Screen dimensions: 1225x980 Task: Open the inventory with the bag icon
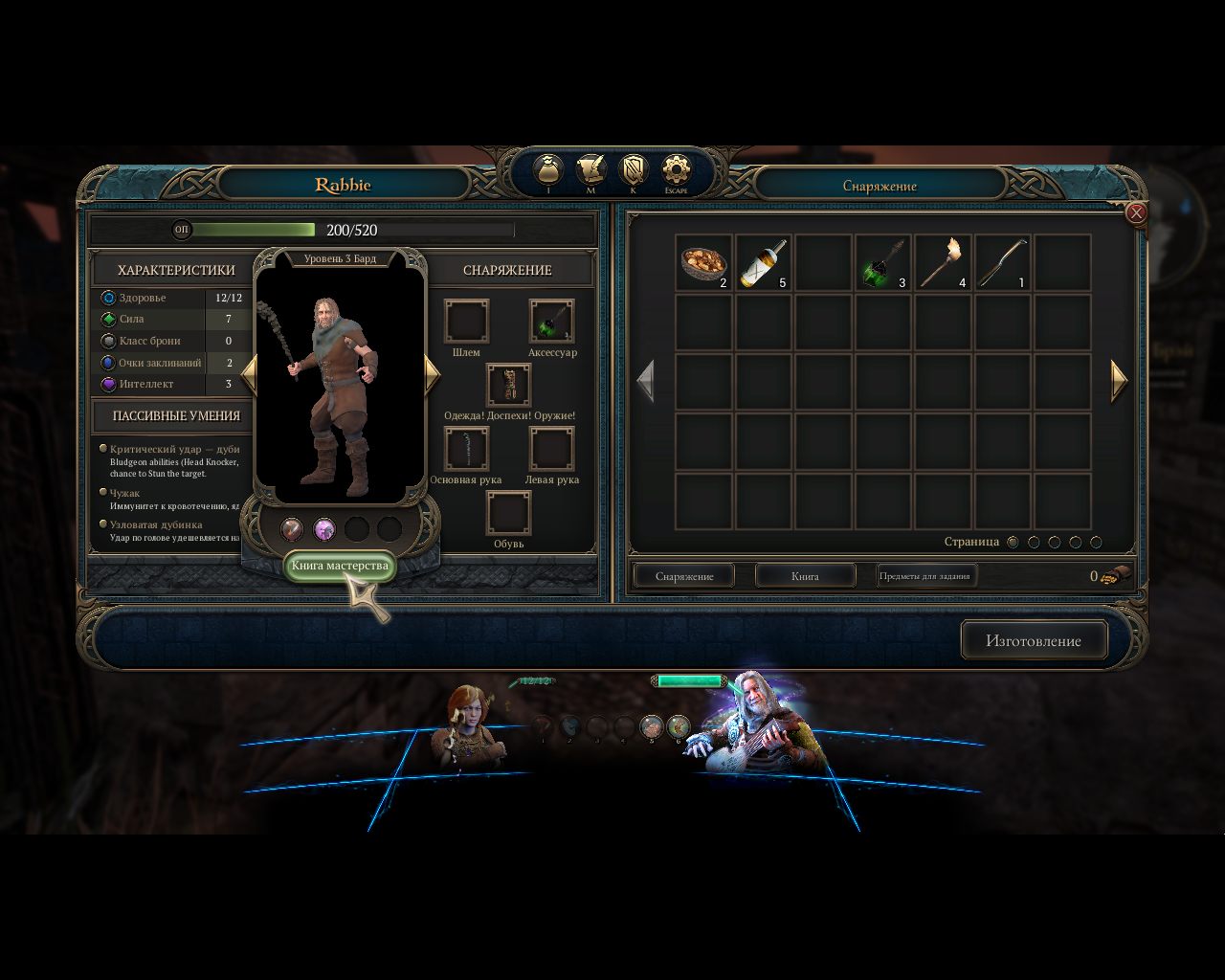click(x=548, y=170)
